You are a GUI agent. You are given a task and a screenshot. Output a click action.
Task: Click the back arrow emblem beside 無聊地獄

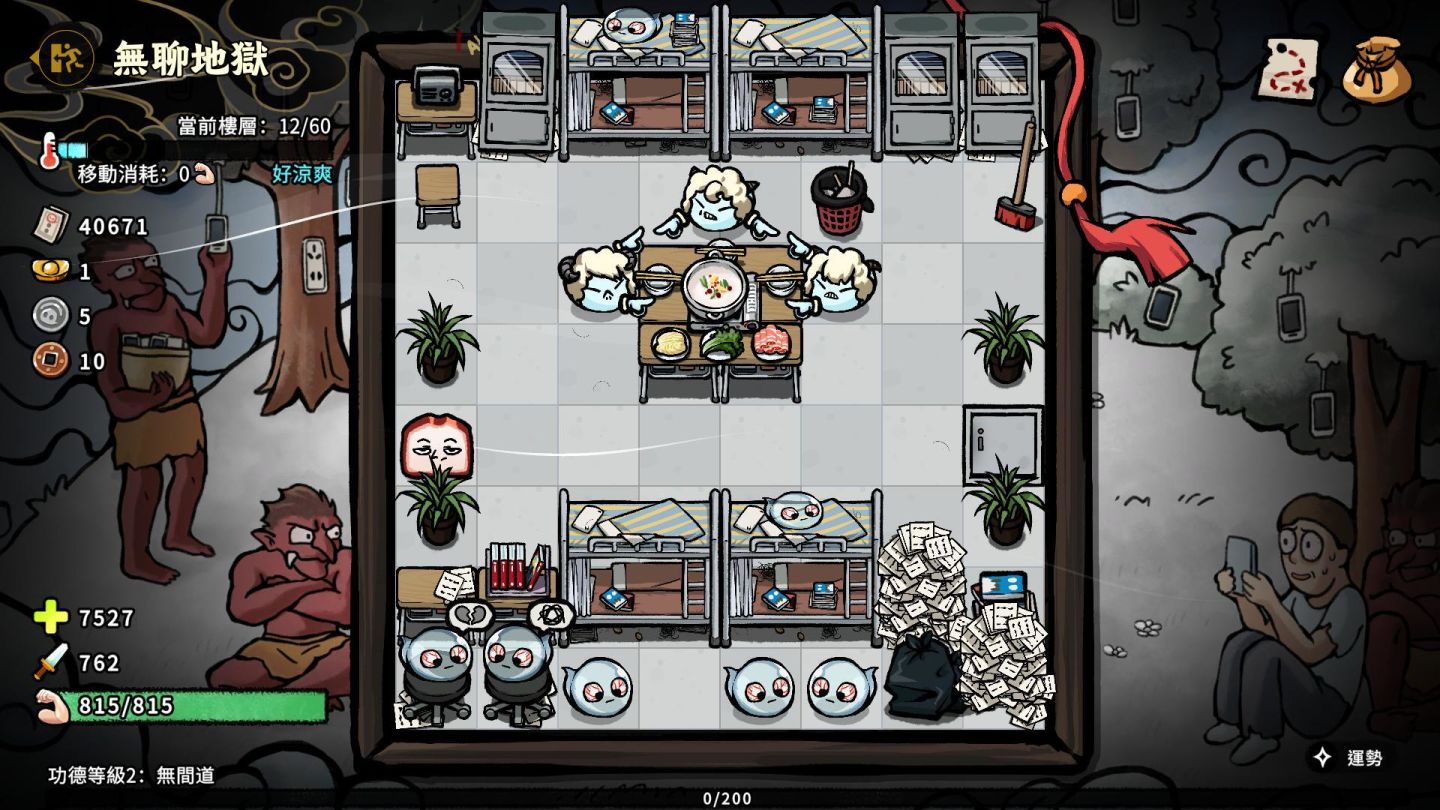(x=65, y=58)
